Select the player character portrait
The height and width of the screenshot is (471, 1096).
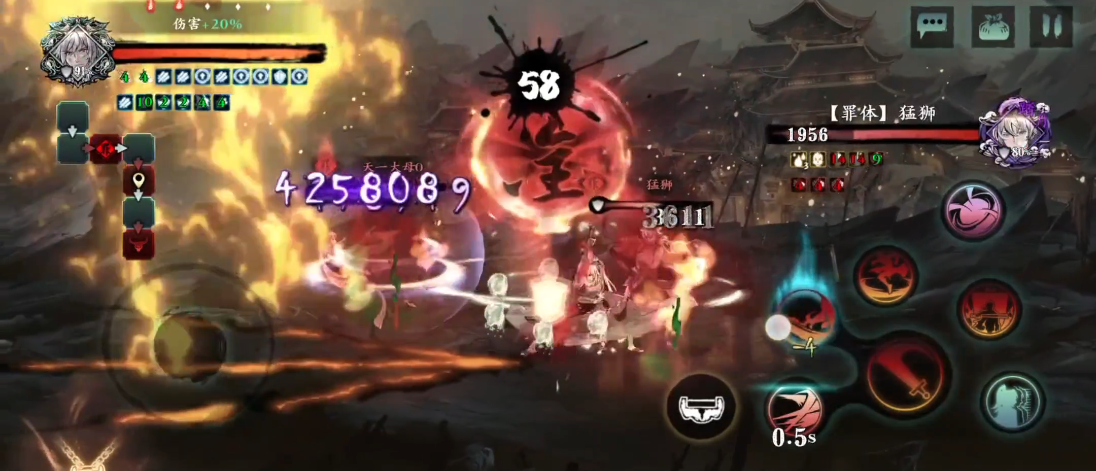(75, 52)
